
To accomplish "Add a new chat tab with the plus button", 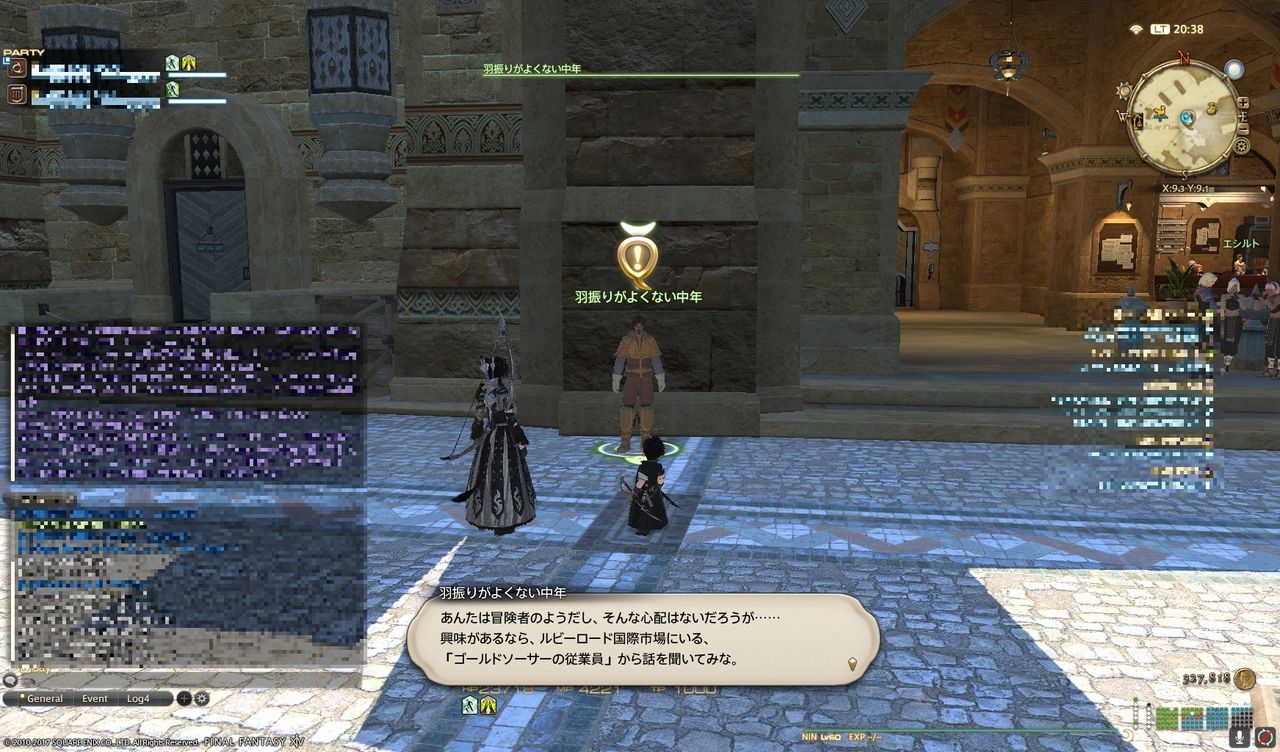I will (x=183, y=699).
